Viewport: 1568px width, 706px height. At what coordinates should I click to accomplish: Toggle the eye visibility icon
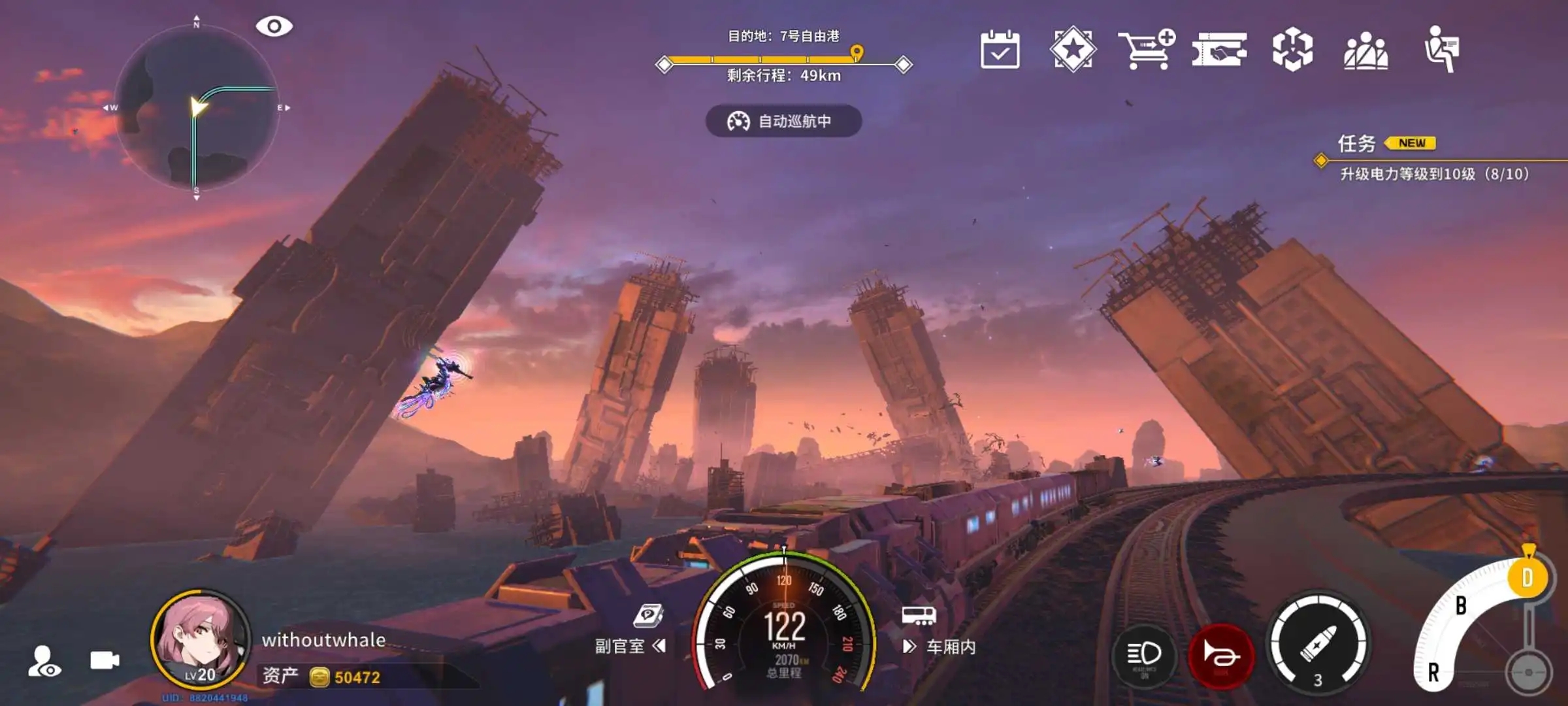(x=274, y=26)
